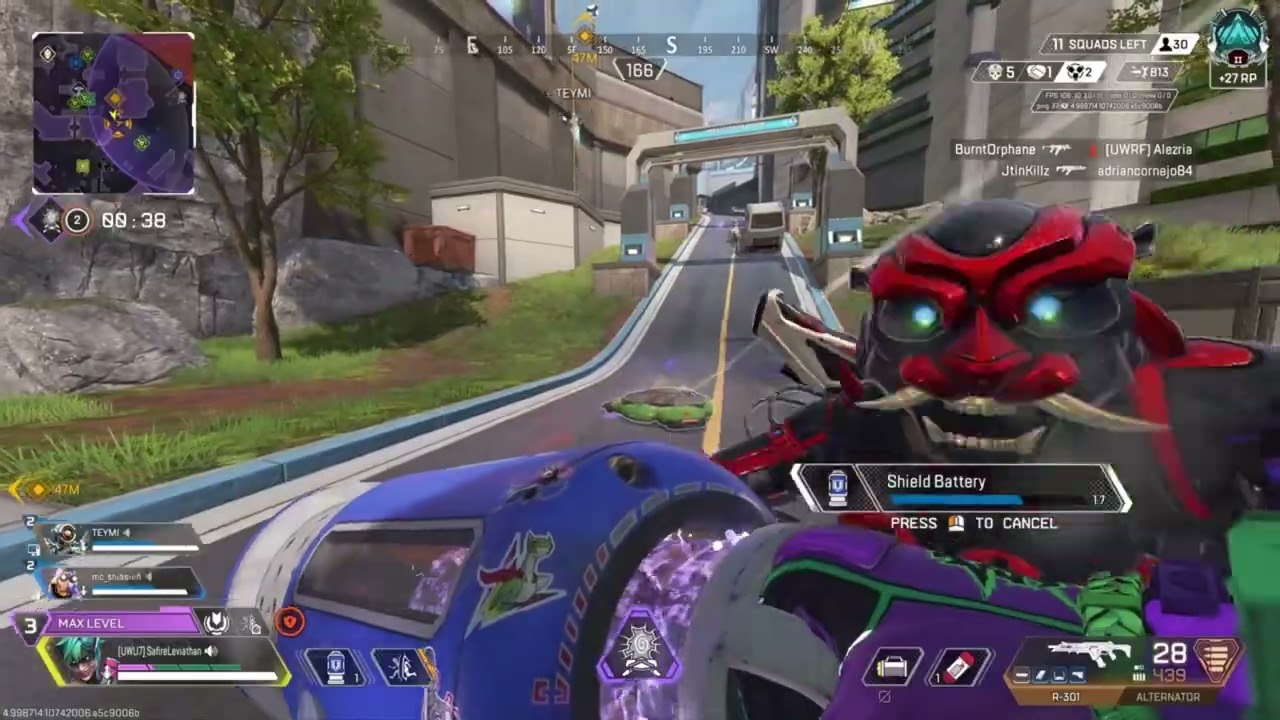This screenshot has height=720, width=1280.
Task: Click the ranked badge showing +27 RP
Action: (1238, 48)
